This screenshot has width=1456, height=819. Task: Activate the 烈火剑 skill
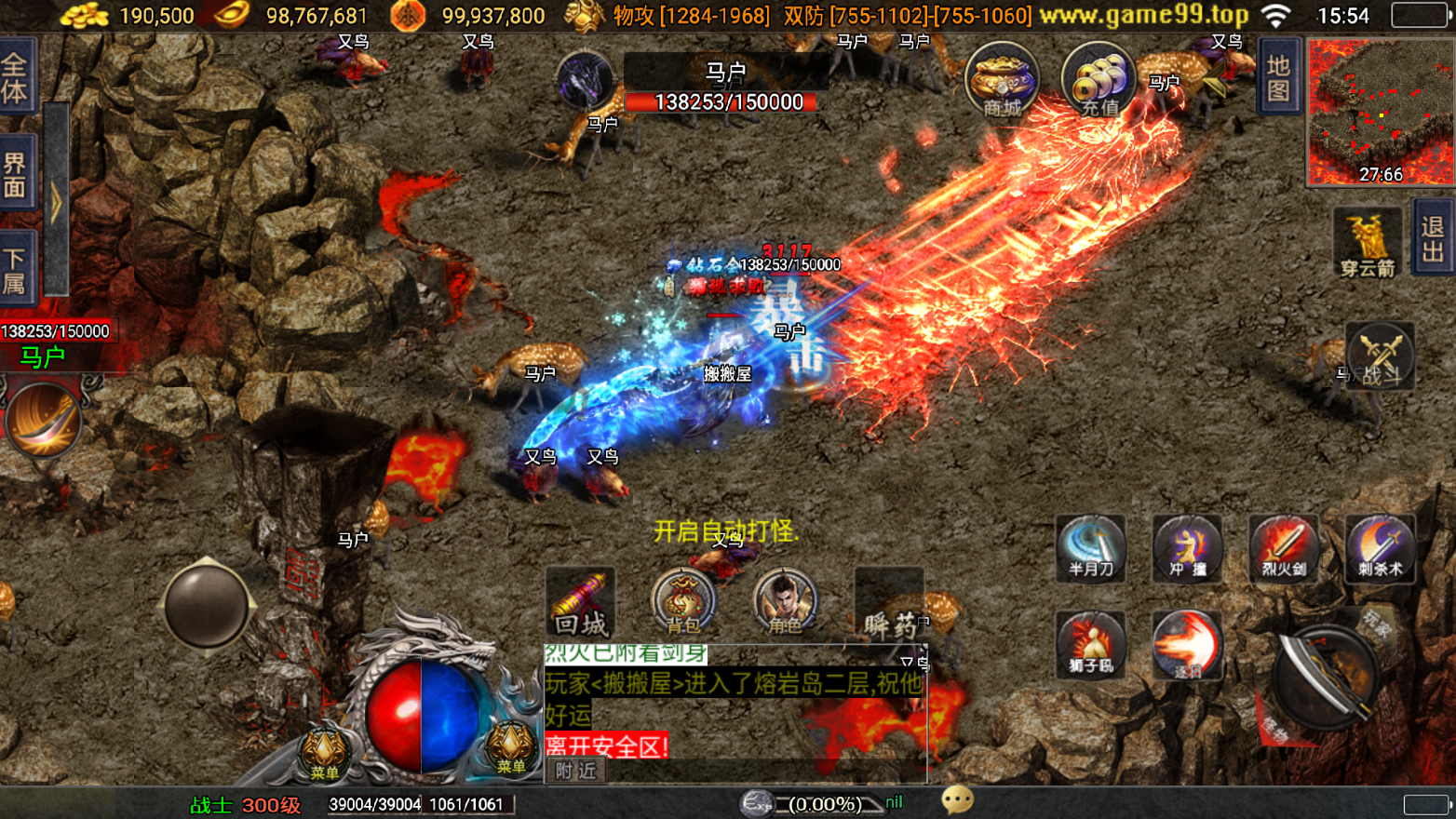click(x=1284, y=548)
